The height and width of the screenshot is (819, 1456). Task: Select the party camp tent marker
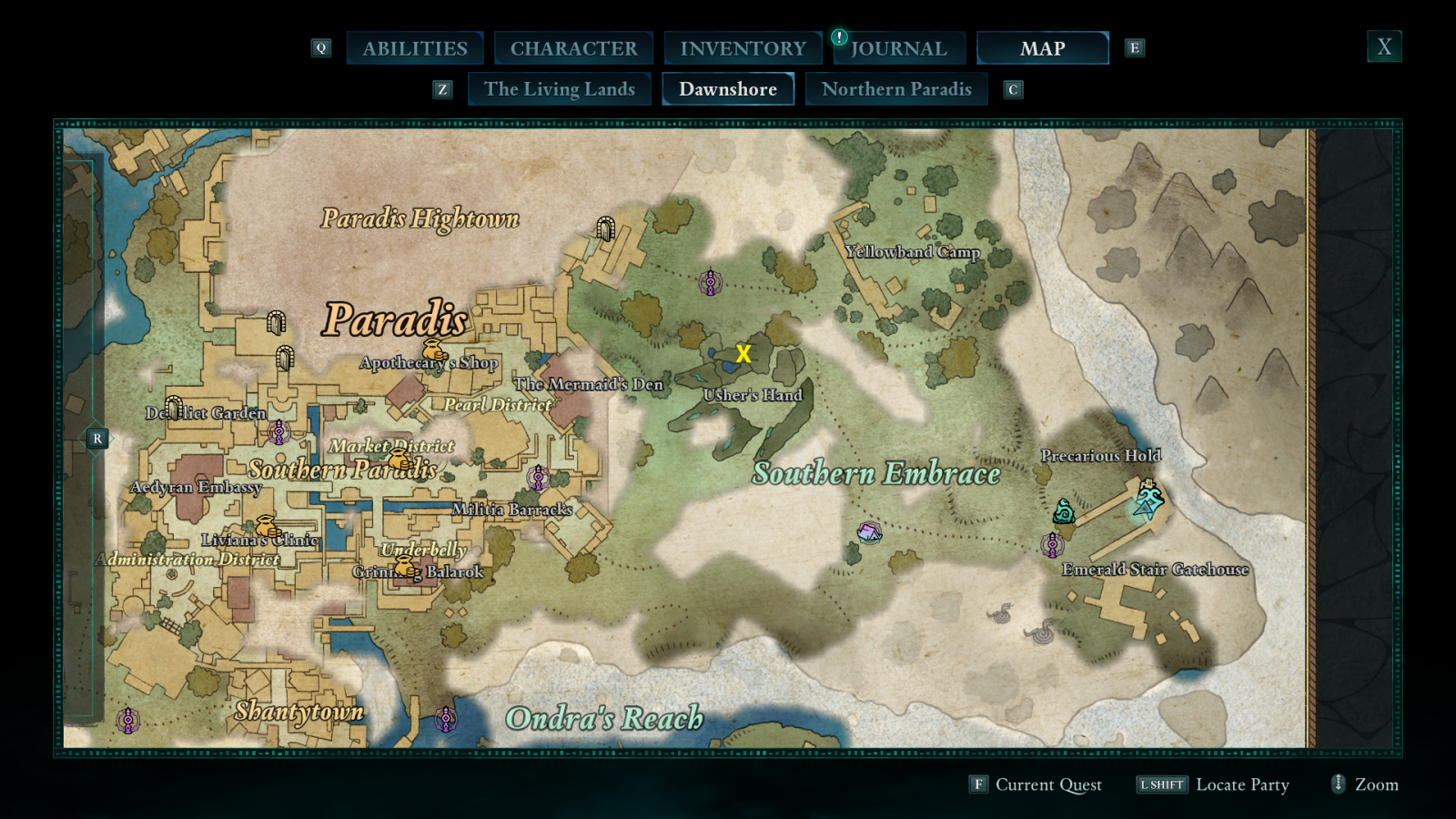coord(869,531)
